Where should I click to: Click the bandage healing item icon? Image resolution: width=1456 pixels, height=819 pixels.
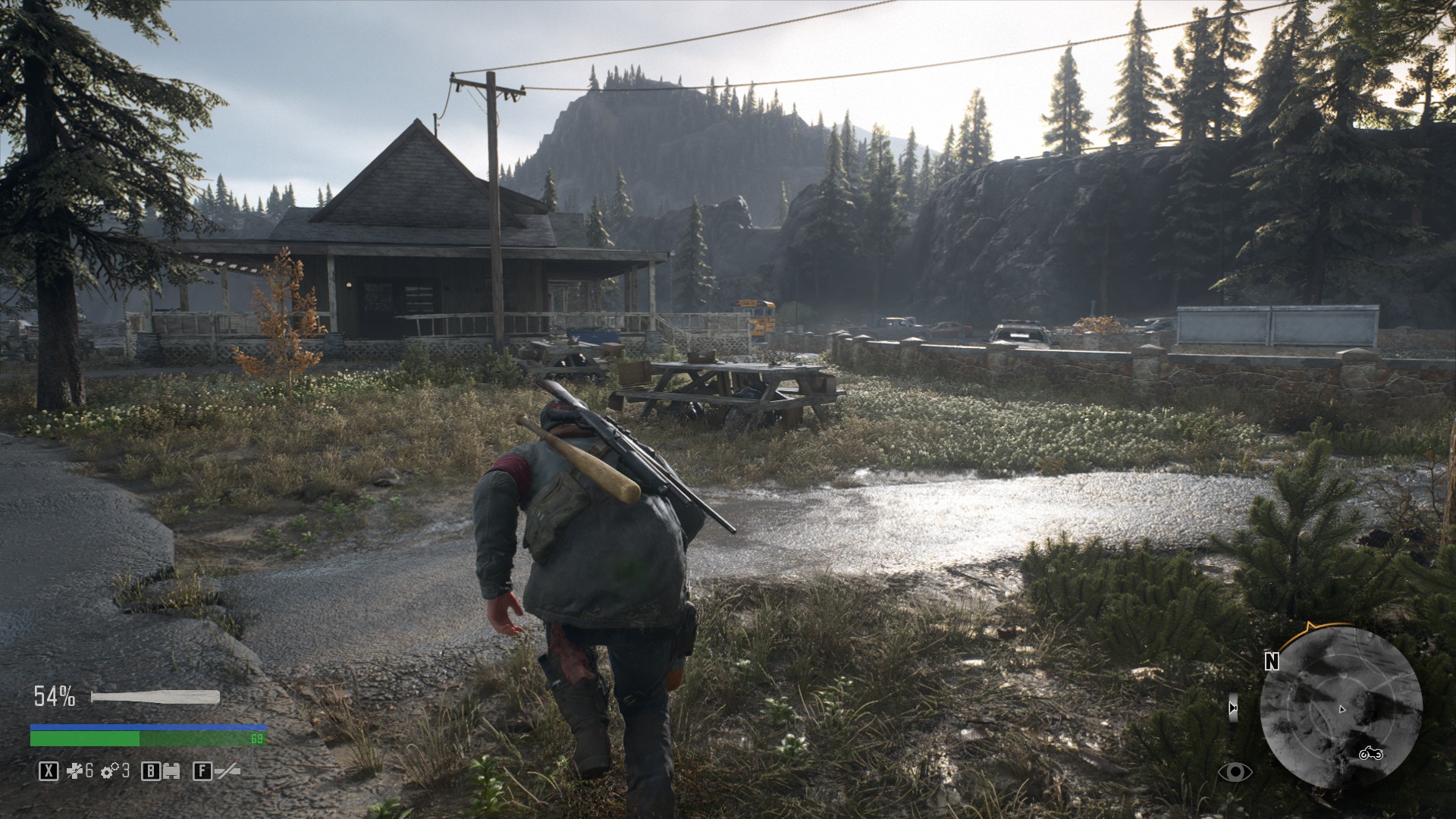click(74, 771)
